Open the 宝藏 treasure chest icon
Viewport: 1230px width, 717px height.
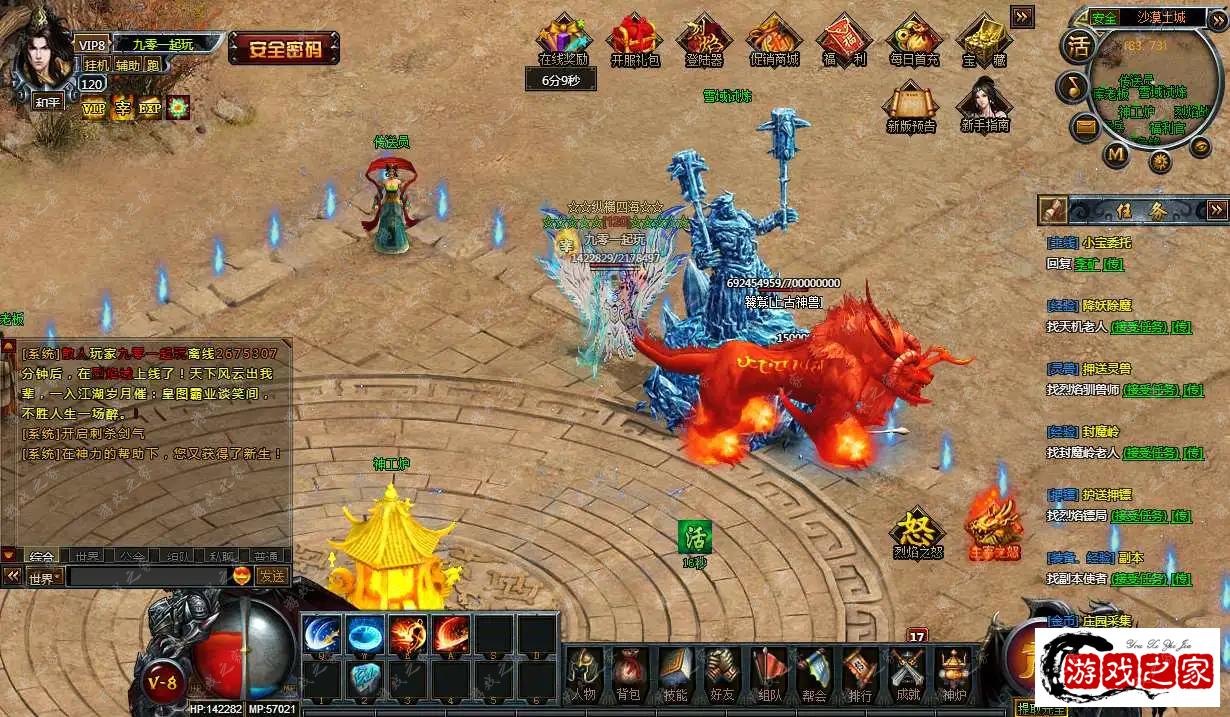point(984,40)
